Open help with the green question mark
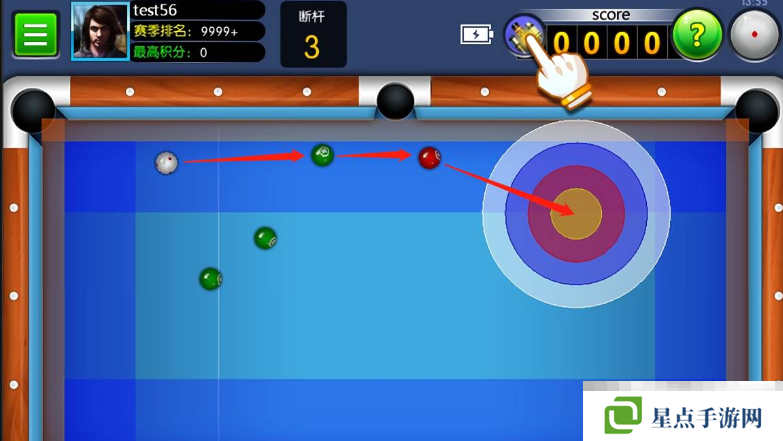This screenshot has height=441, width=783. 697,36
